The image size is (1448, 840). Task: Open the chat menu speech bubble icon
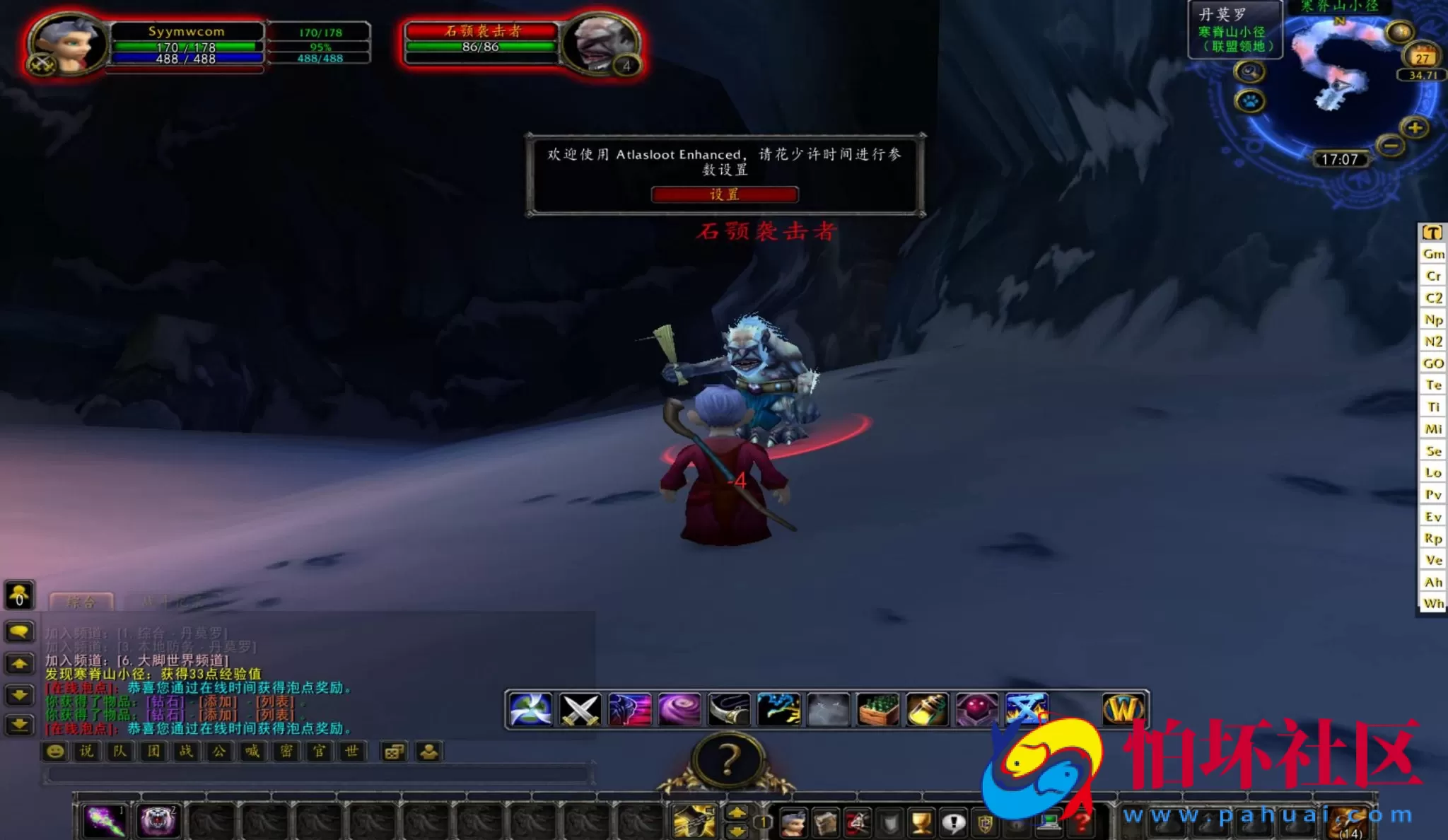[18, 631]
